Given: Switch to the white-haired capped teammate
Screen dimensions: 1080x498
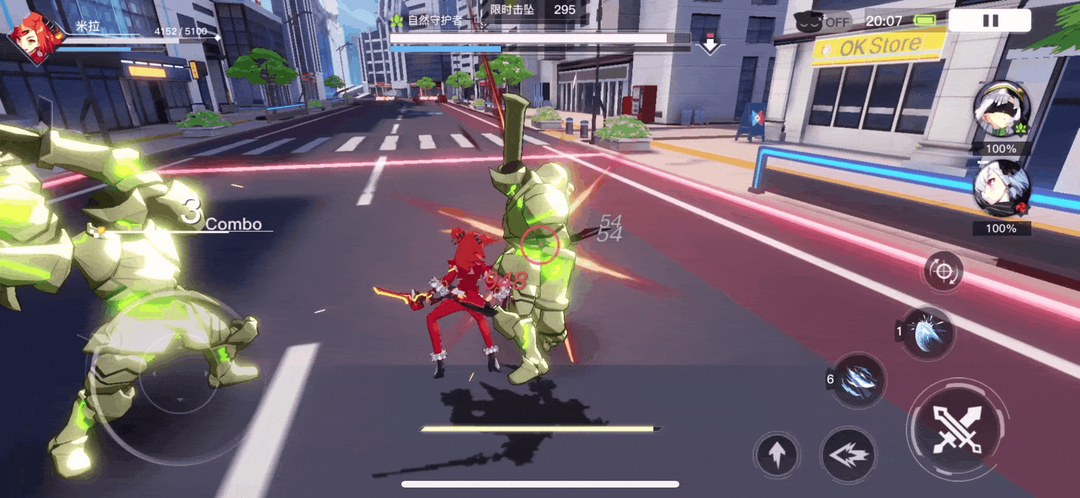Looking at the screenshot, I should (1000, 112).
